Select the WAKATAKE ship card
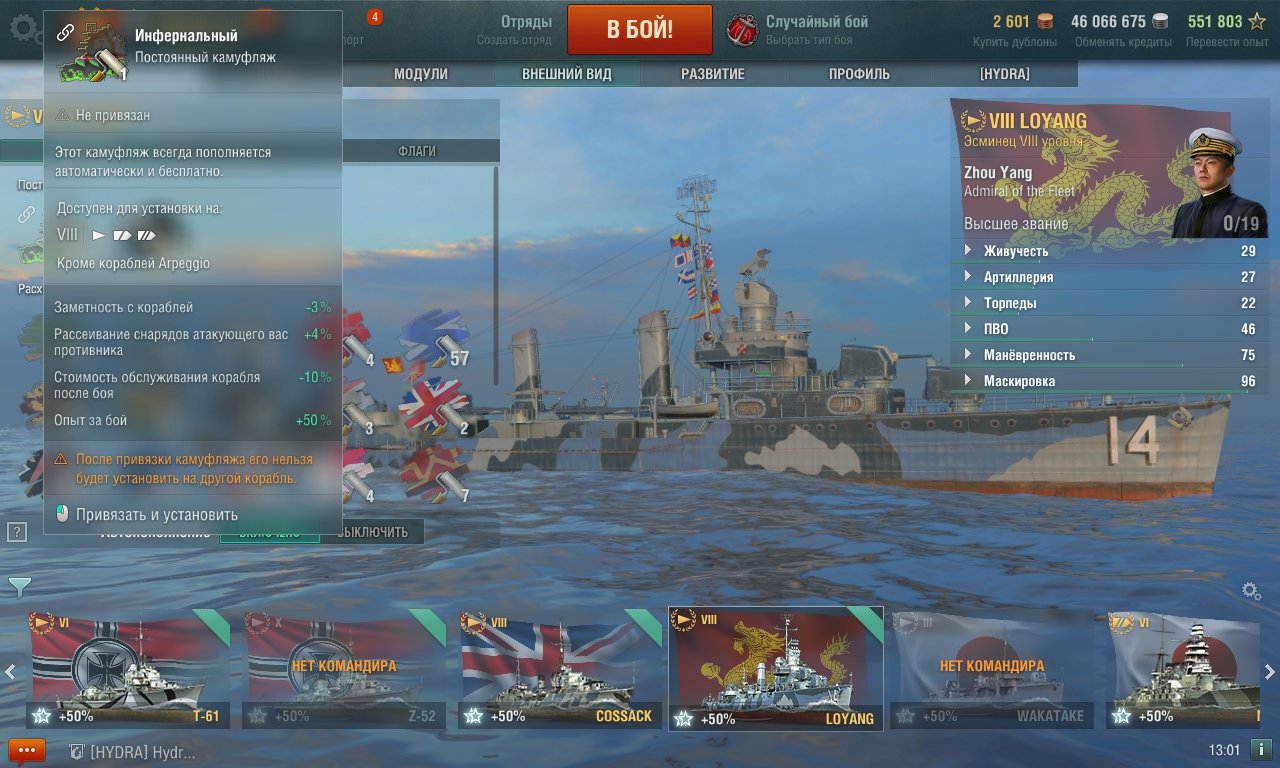 [x=990, y=668]
